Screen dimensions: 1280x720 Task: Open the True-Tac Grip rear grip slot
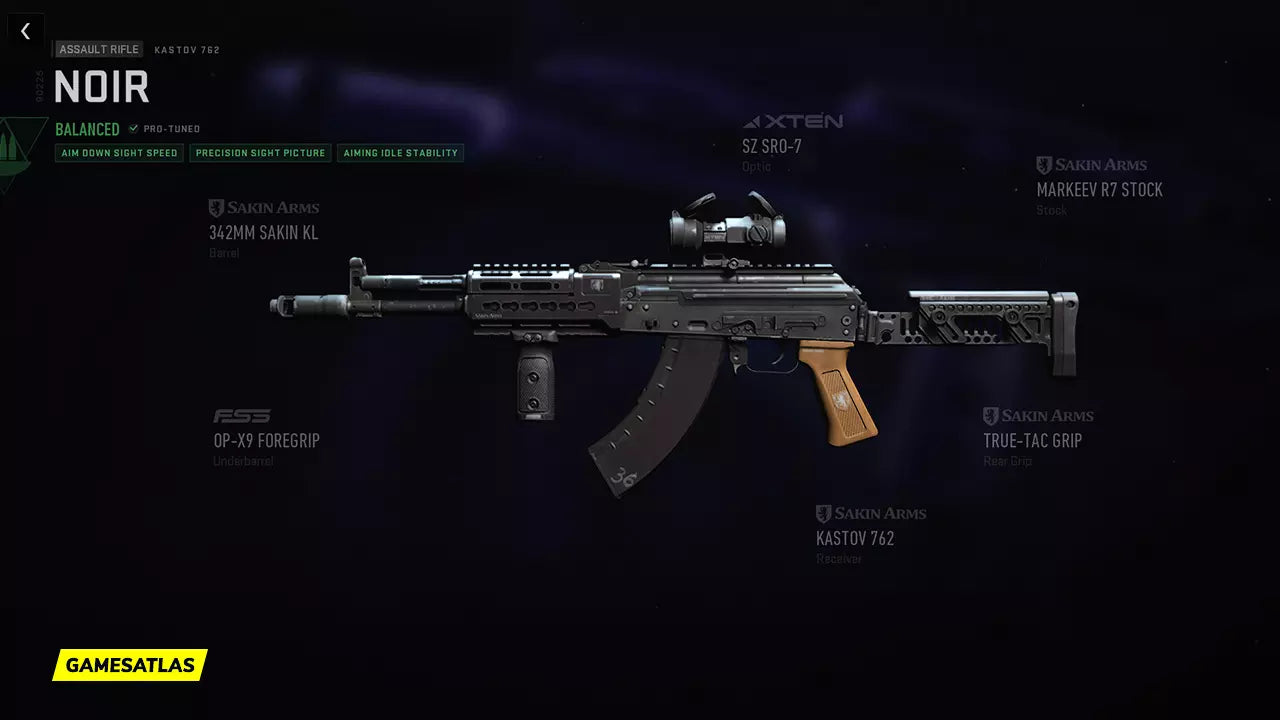(1032, 440)
